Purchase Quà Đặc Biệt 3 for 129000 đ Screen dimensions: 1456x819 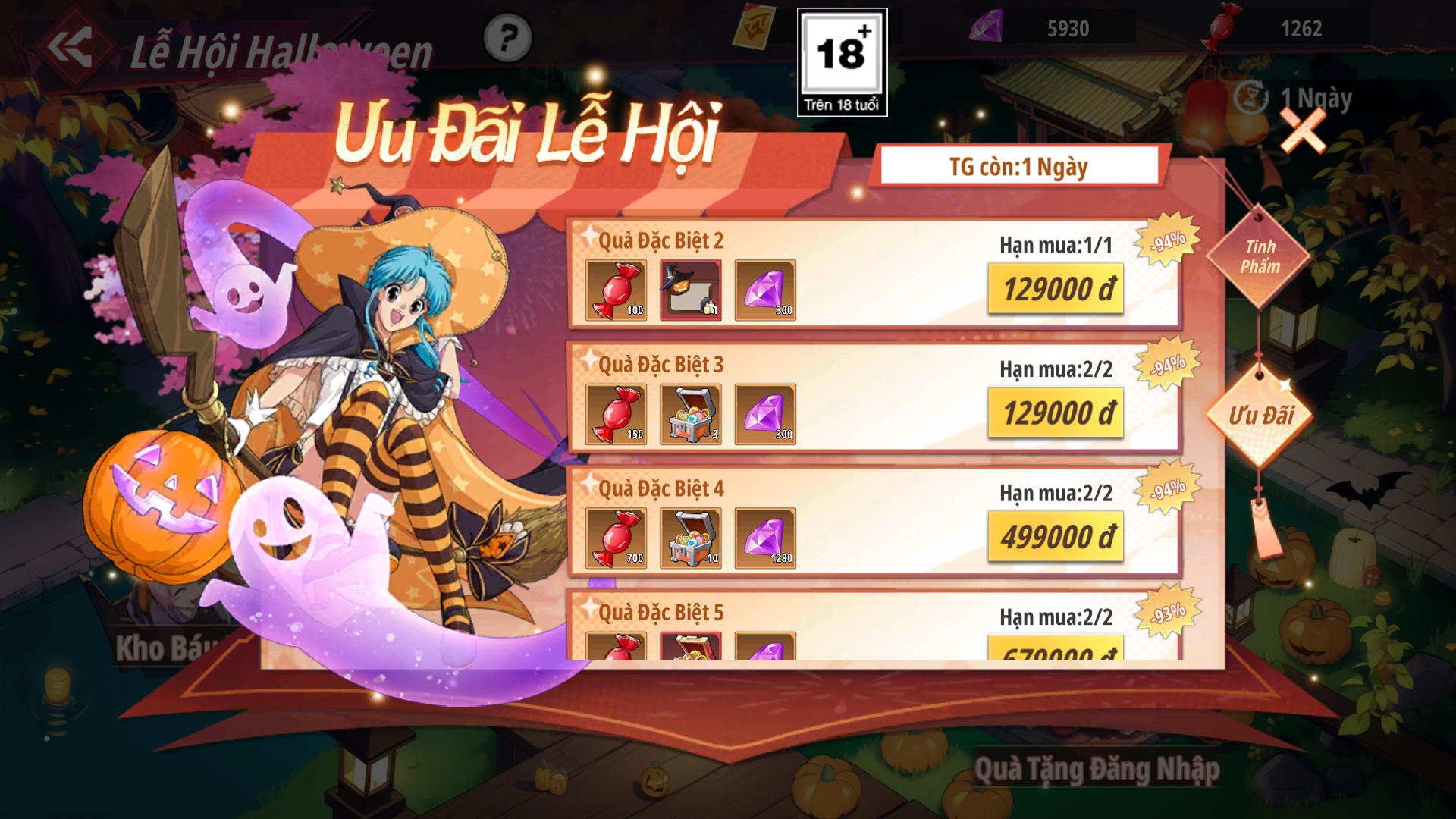pos(1056,413)
